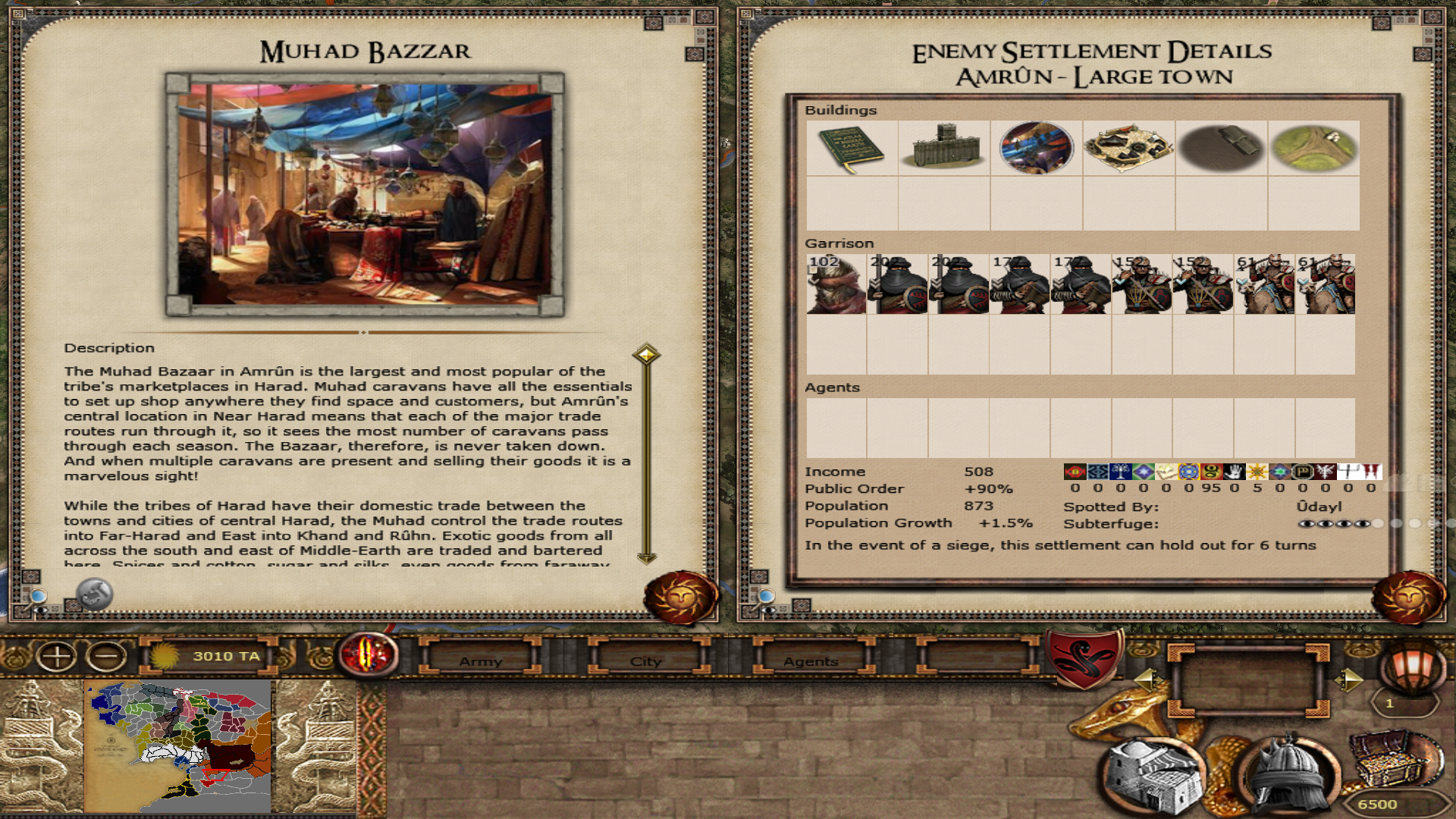
Task: Select the Muhad Bazaar building icon
Action: pyautogui.click(x=1036, y=148)
